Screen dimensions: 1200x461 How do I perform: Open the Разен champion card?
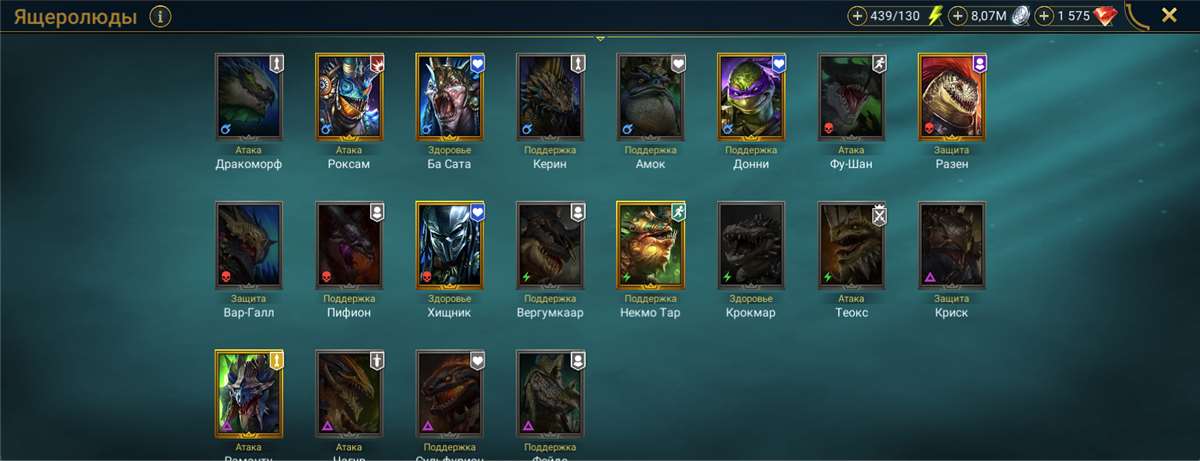point(952,97)
